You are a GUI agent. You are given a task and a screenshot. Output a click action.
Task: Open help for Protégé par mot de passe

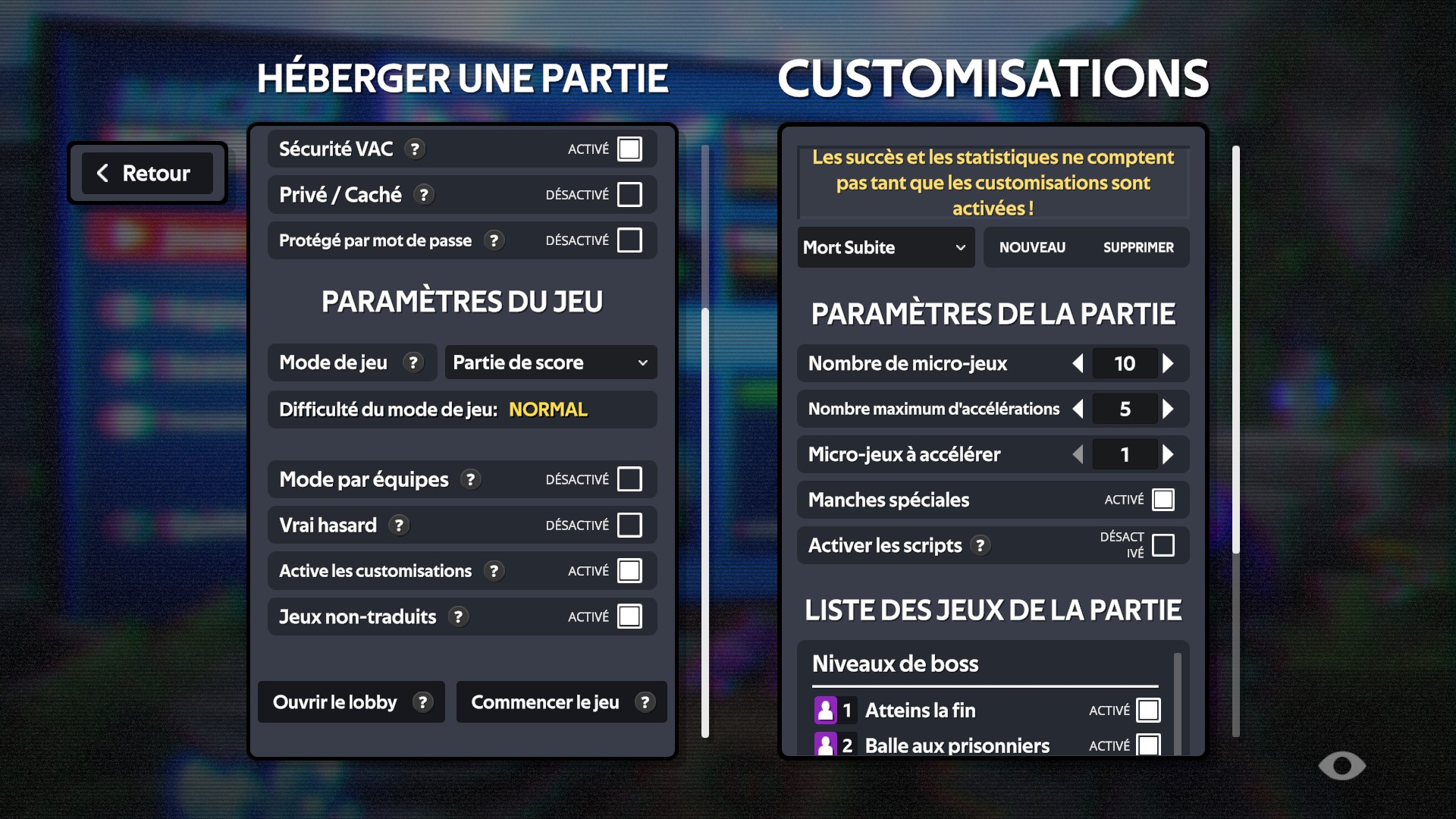(x=495, y=240)
